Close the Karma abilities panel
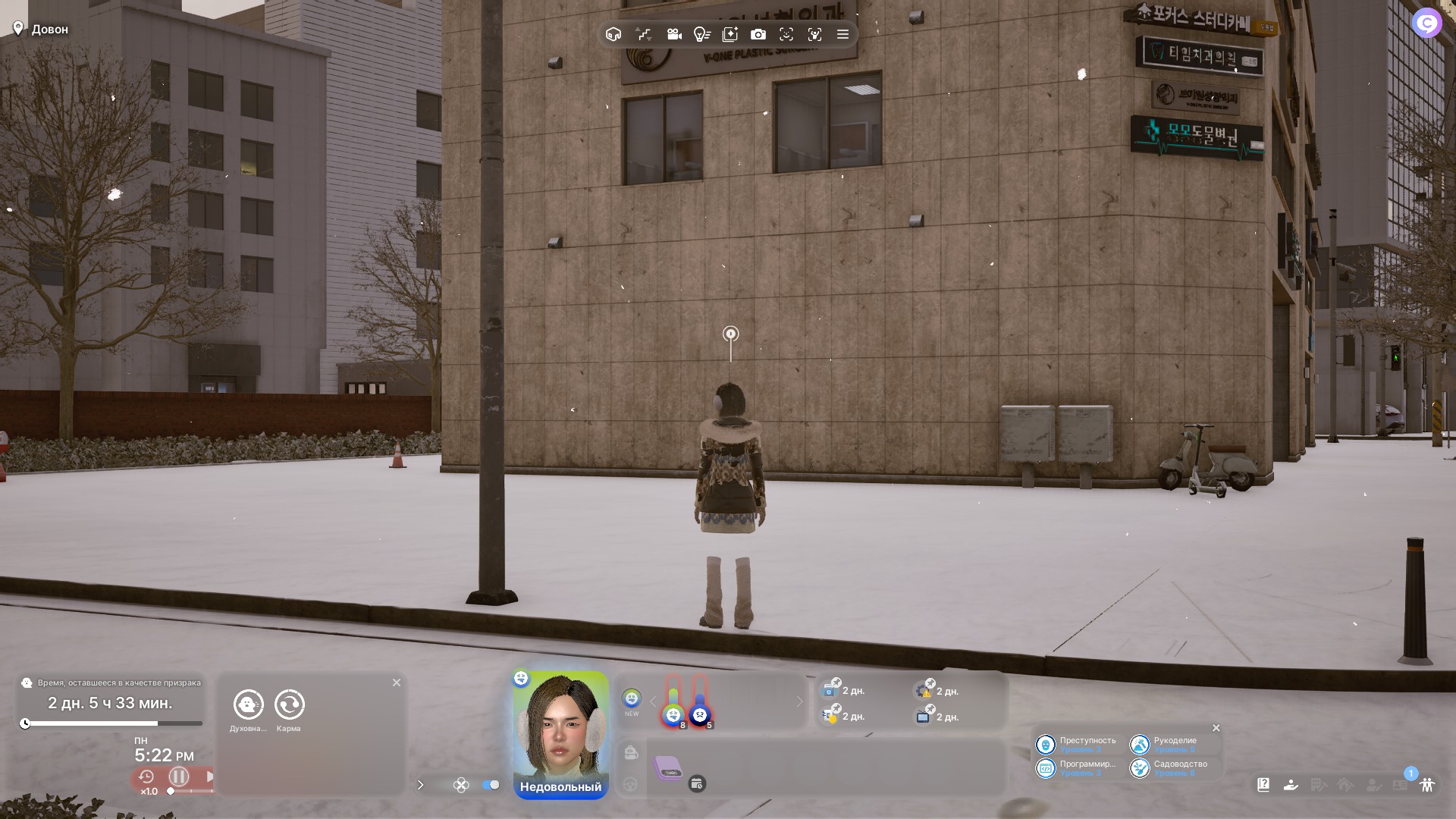The height and width of the screenshot is (819, 1456). click(x=397, y=682)
